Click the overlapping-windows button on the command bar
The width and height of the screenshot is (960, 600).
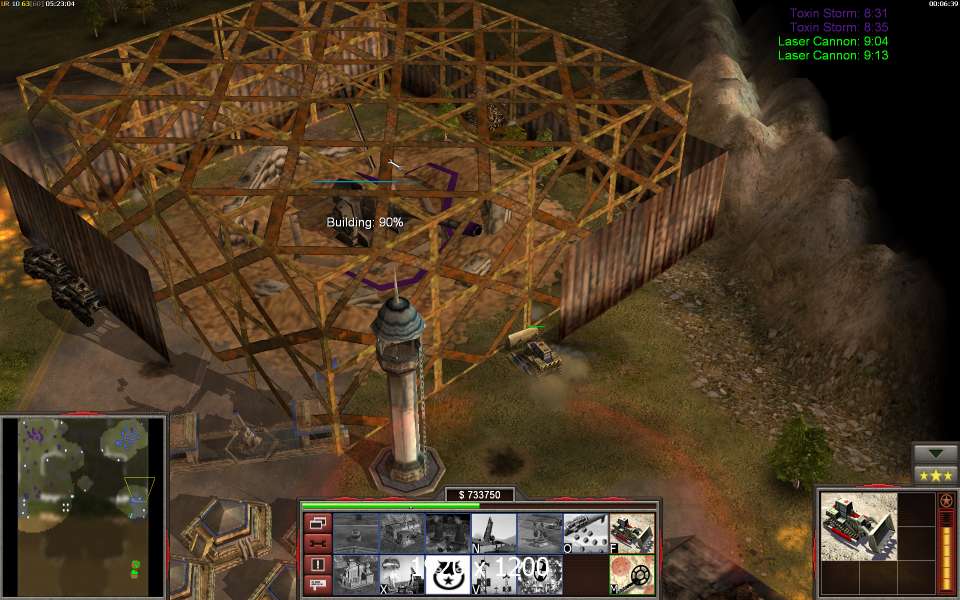pyautogui.click(x=318, y=522)
